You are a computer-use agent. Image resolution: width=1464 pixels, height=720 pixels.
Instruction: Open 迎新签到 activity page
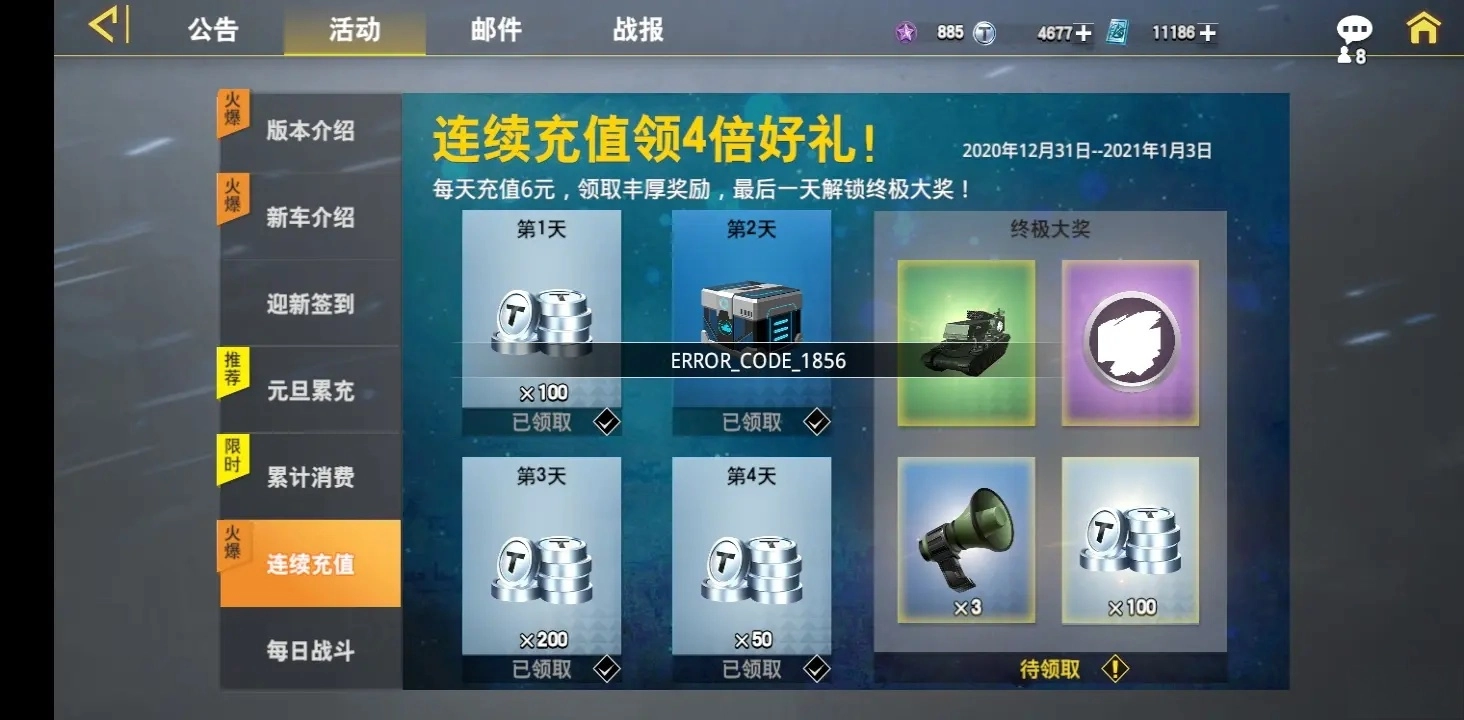308,305
